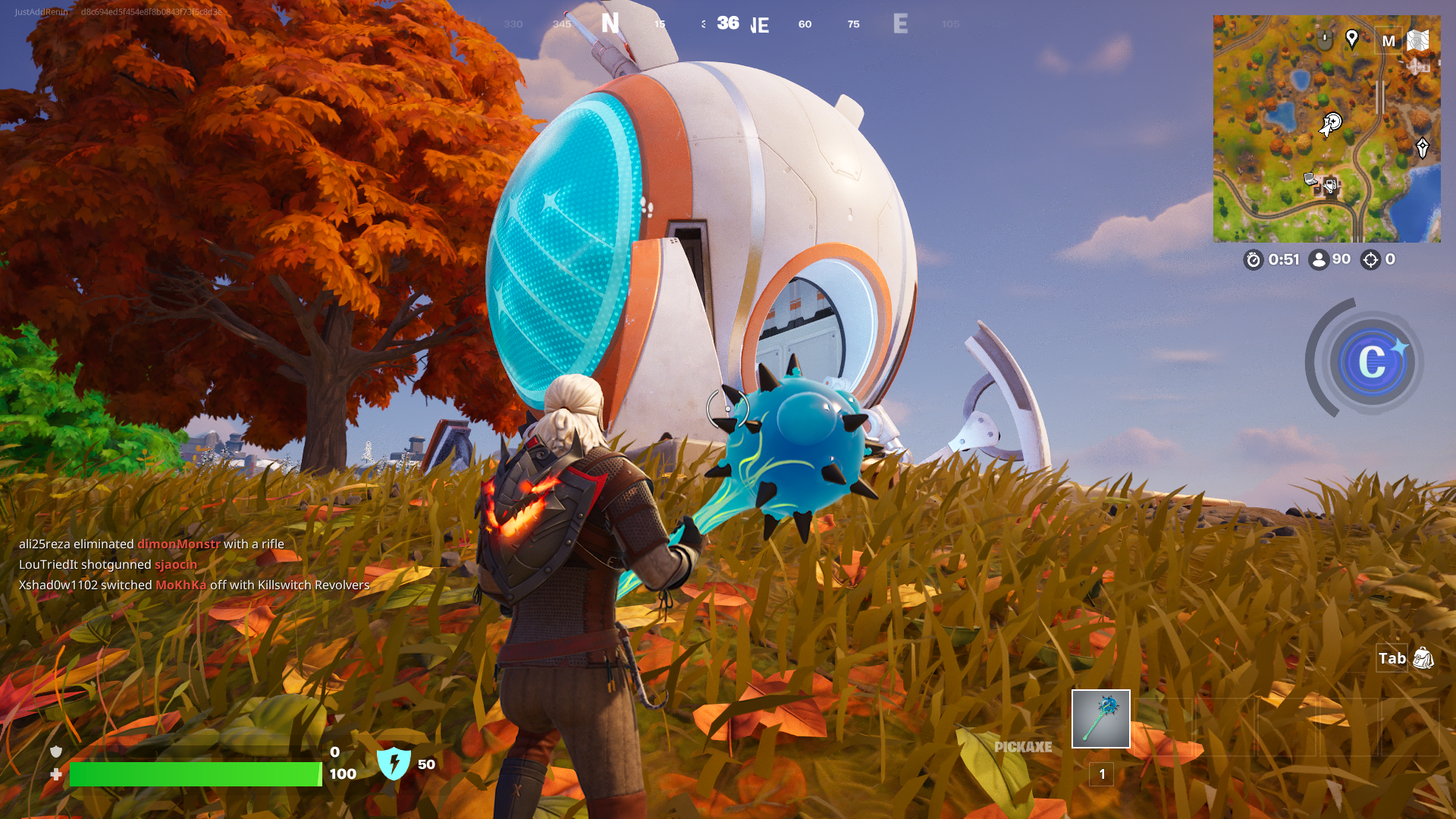Click the location pin marker on the minimap
This screenshot has height=819, width=1456.
1352,39
